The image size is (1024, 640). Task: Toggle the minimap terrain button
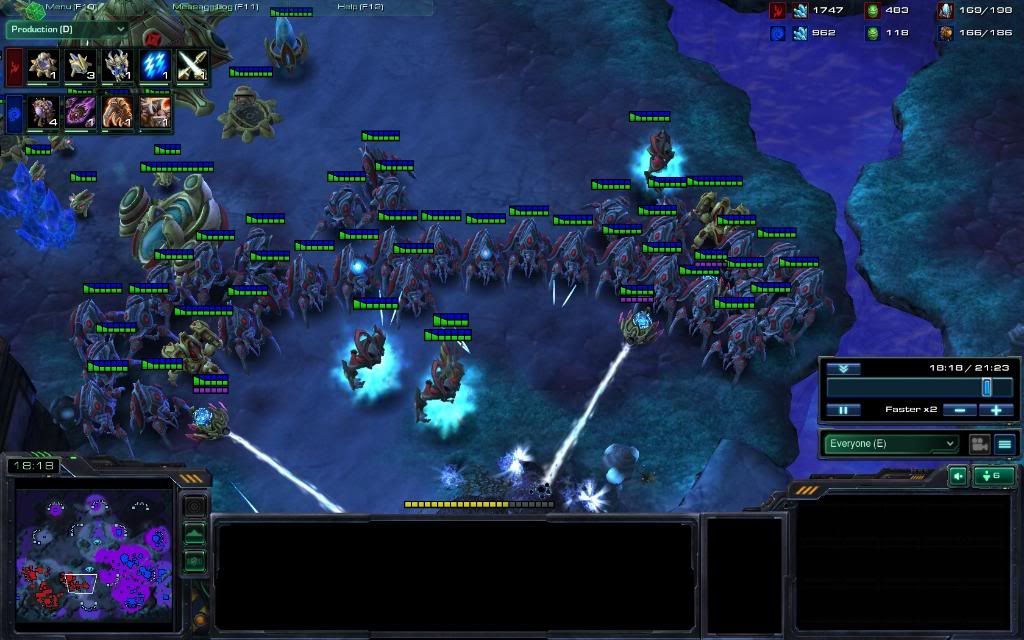(193, 534)
